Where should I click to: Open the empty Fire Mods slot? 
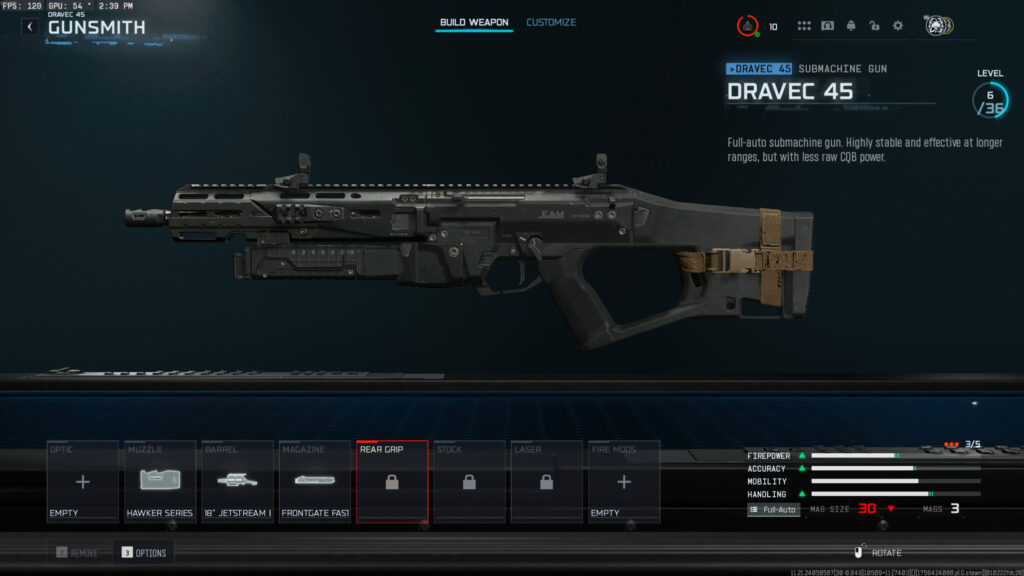[624, 482]
